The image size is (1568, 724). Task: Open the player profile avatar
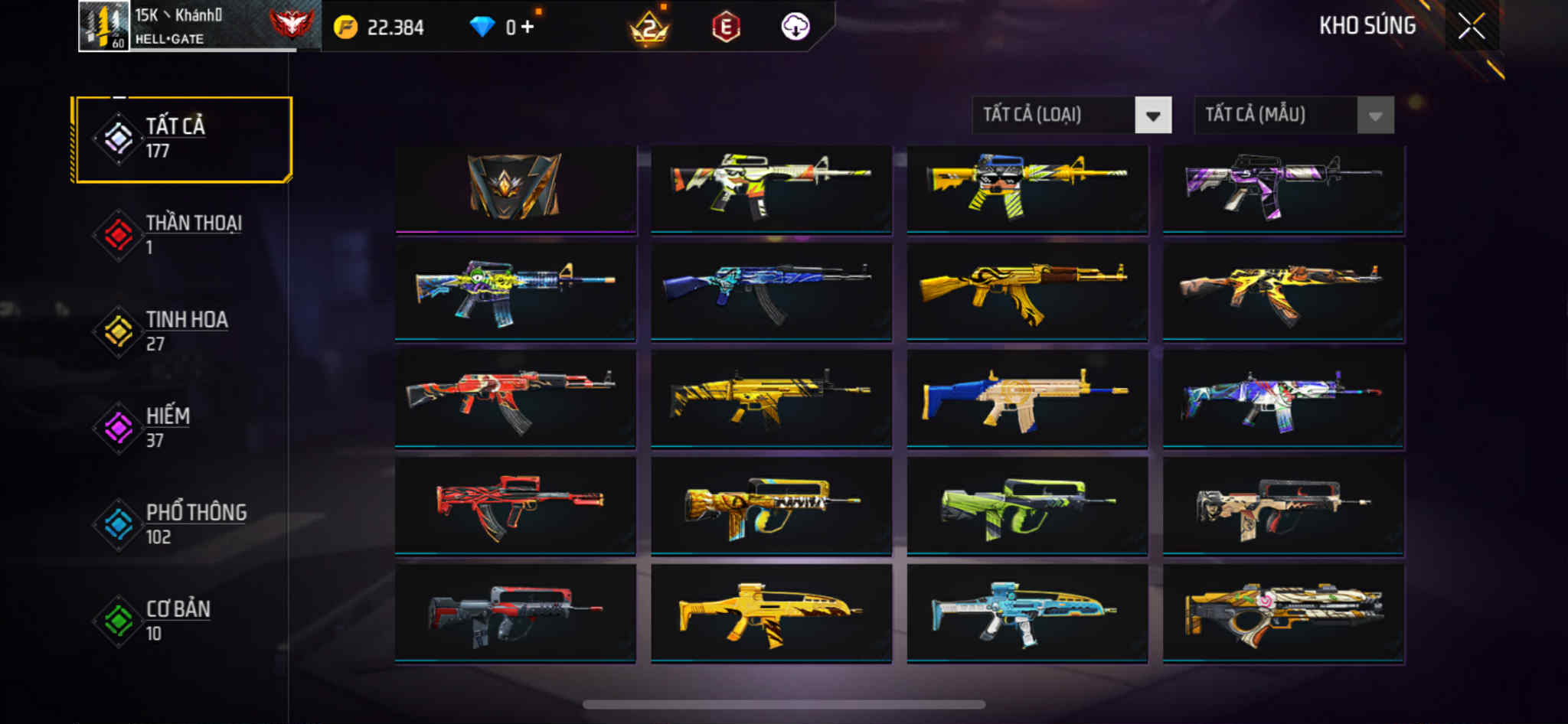(104, 26)
